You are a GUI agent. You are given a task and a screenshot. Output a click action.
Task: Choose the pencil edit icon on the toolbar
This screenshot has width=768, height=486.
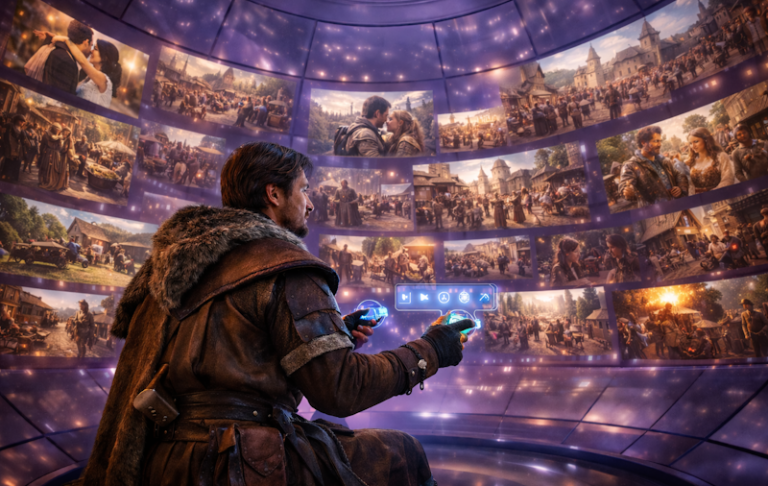pyautogui.click(x=485, y=297)
